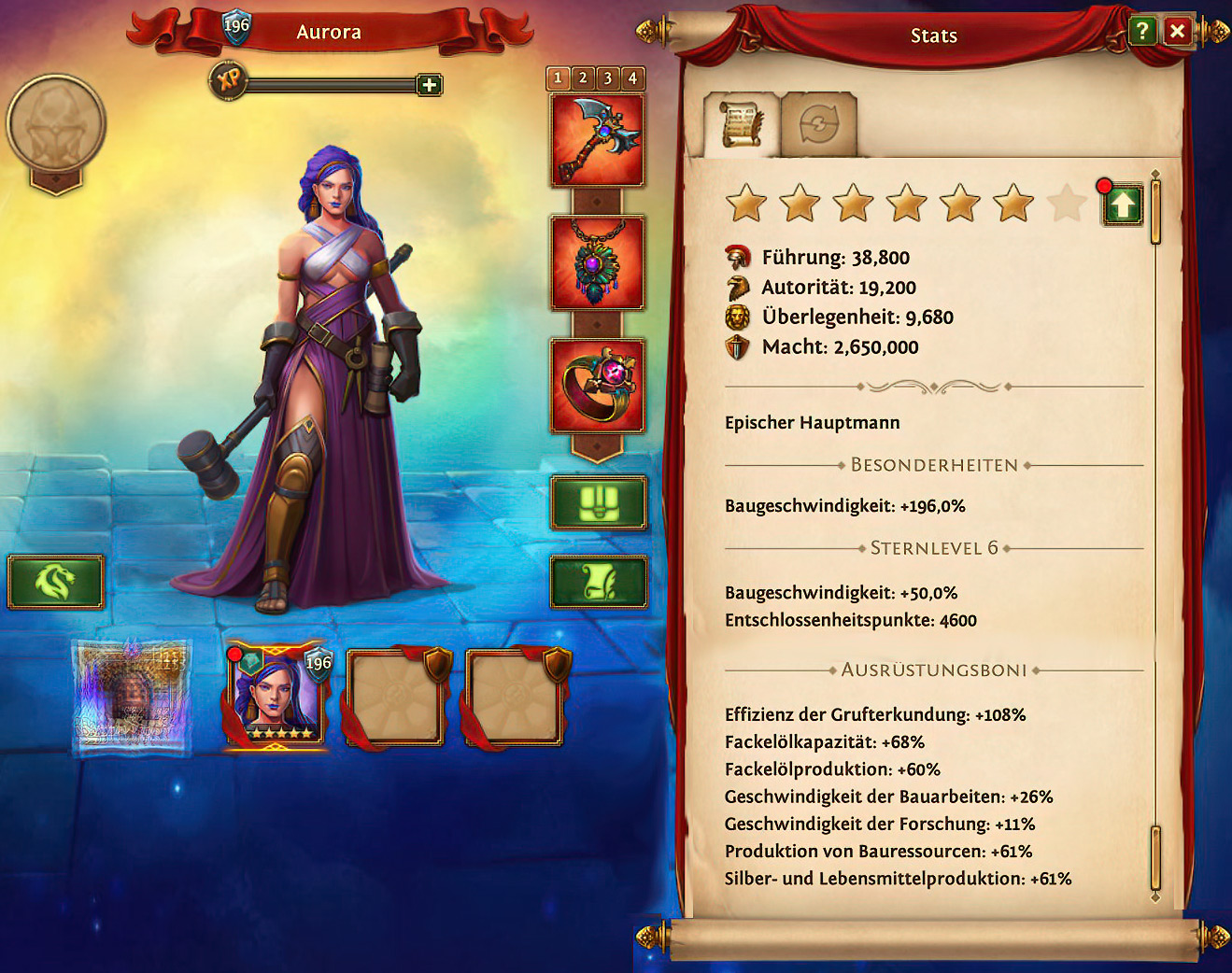Click the holographic card thumbnail

[x=133, y=697]
